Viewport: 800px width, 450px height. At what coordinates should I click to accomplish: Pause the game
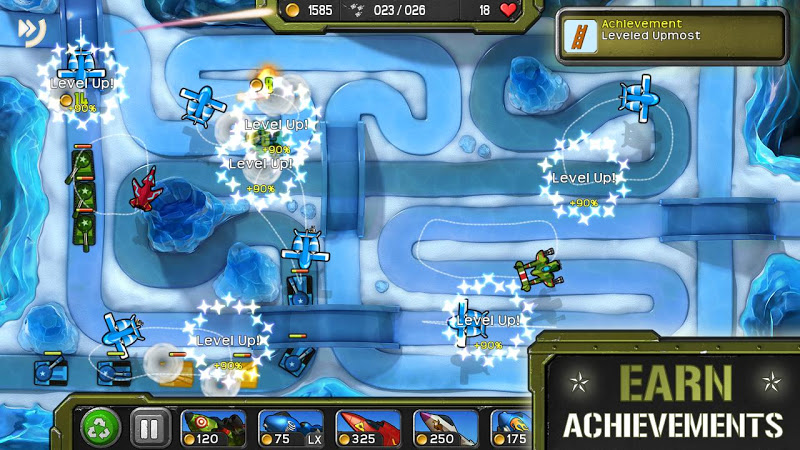148,428
